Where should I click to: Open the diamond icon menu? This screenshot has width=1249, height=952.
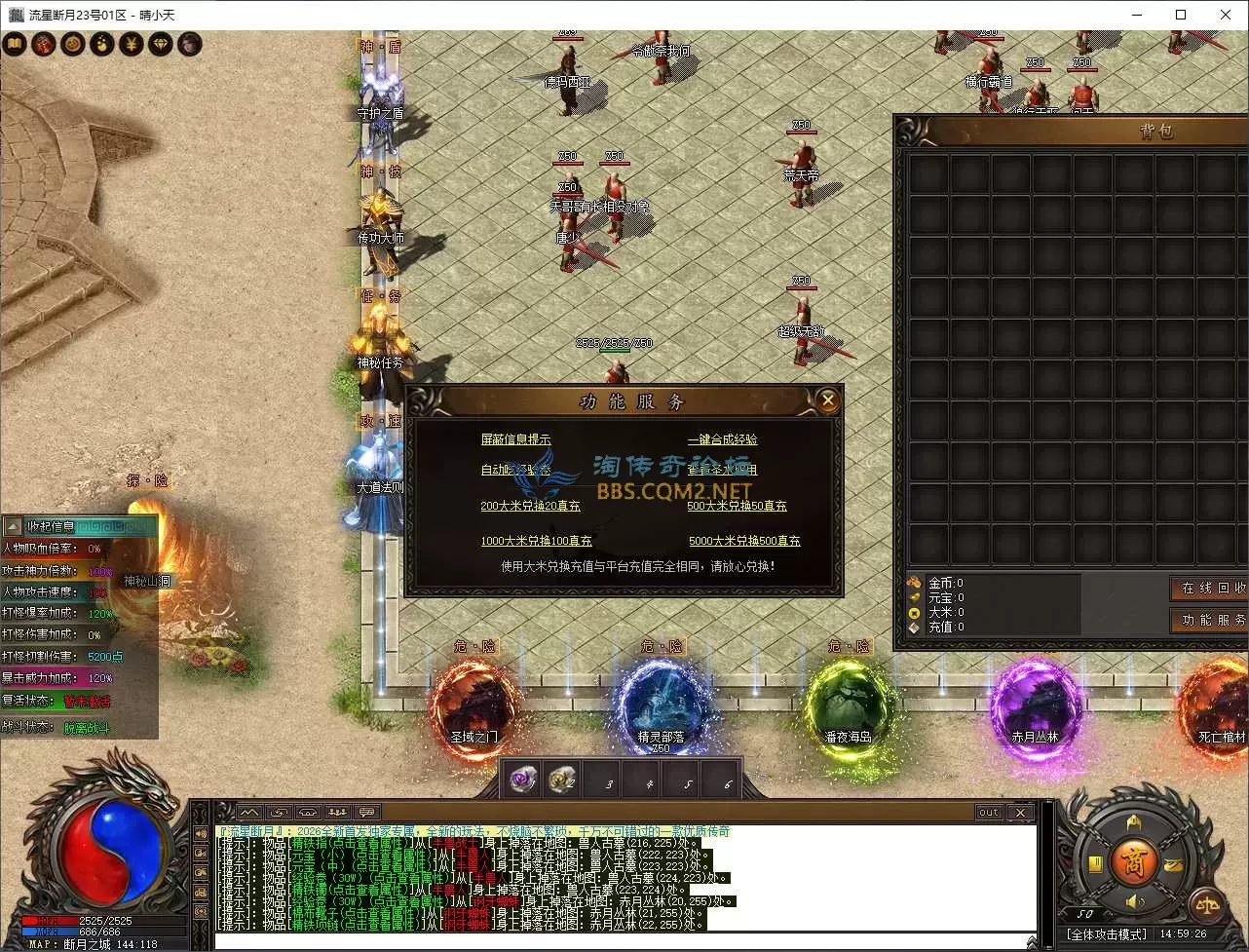pos(160,44)
